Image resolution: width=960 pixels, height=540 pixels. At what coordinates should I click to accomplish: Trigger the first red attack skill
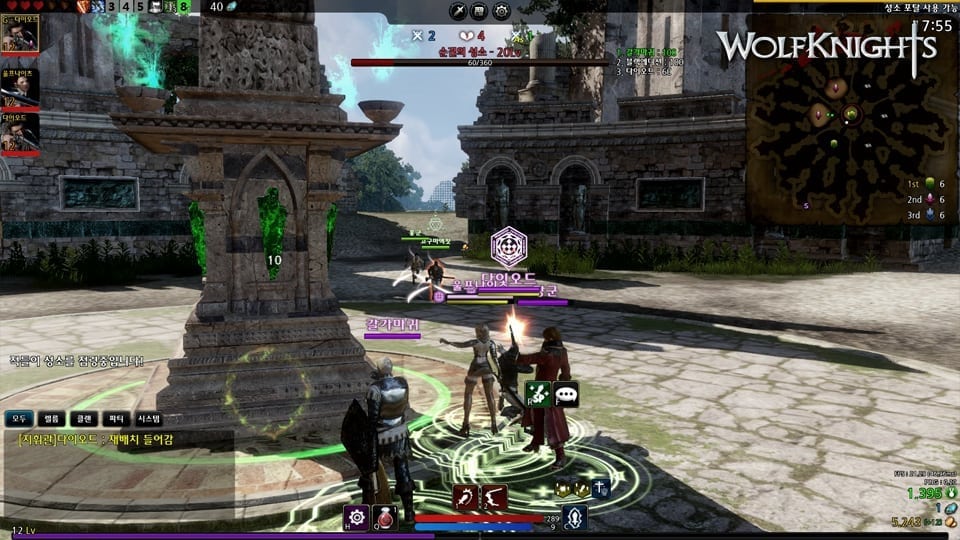click(466, 497)
